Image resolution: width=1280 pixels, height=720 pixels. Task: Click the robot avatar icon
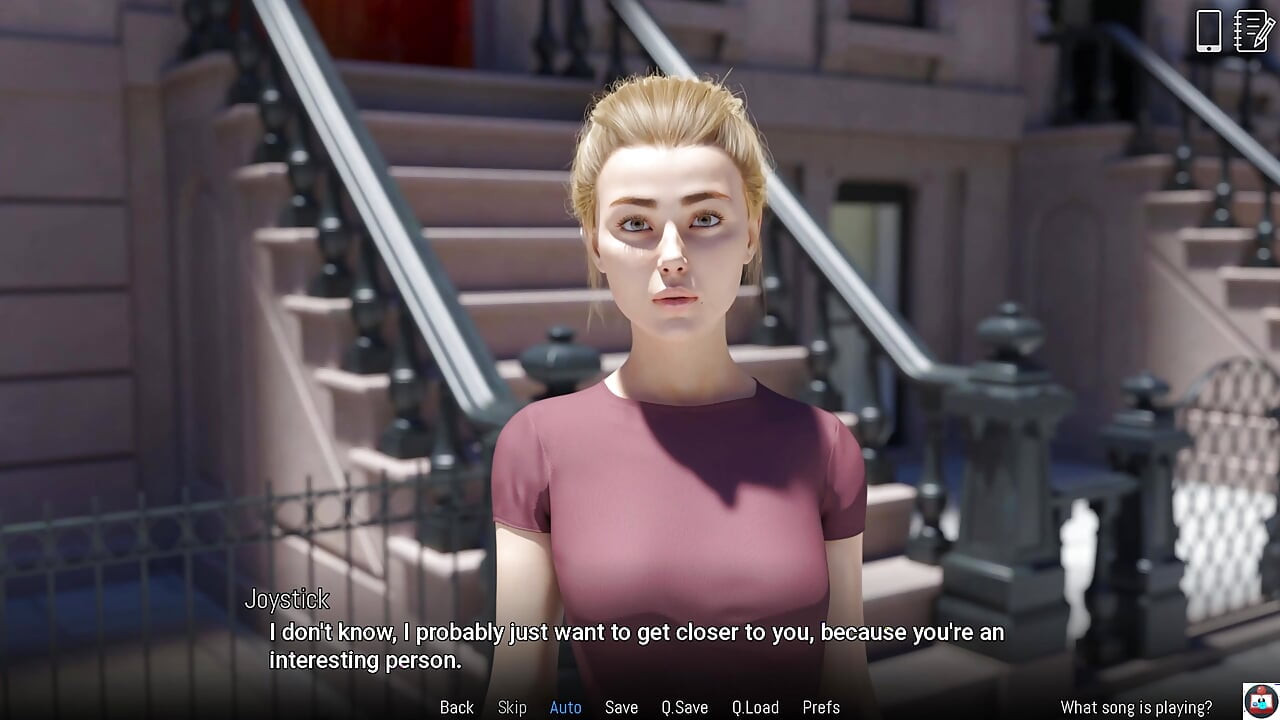pyautogui.click(x=1261, y=701)
